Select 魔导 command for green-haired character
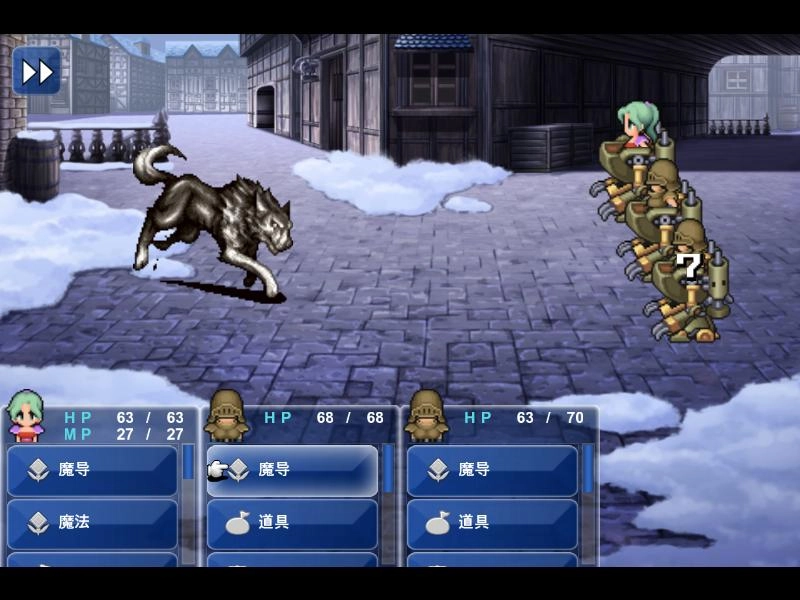Screen dimensions: 800x600 (x=92, y=470)
